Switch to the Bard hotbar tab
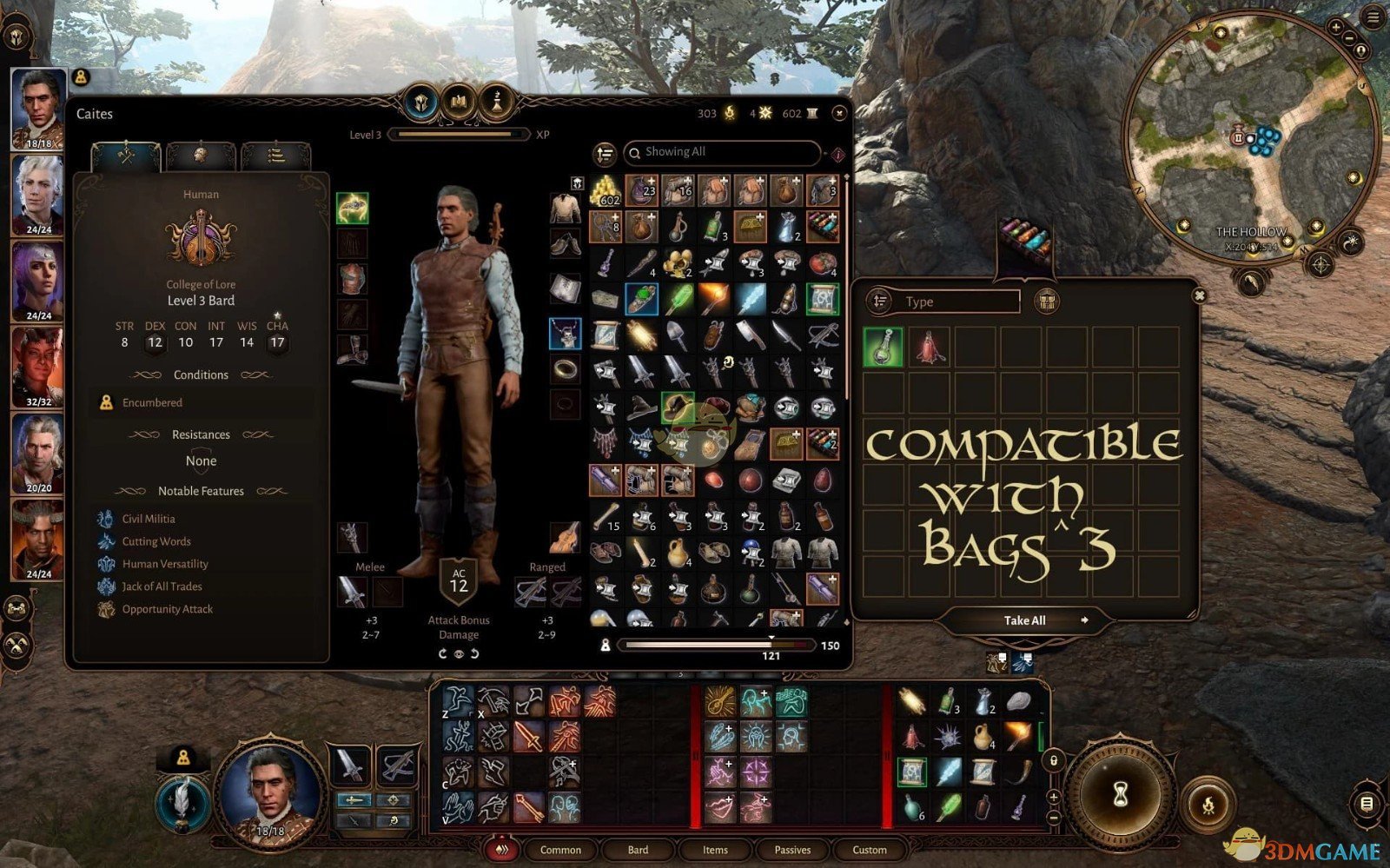 (638, 850)
